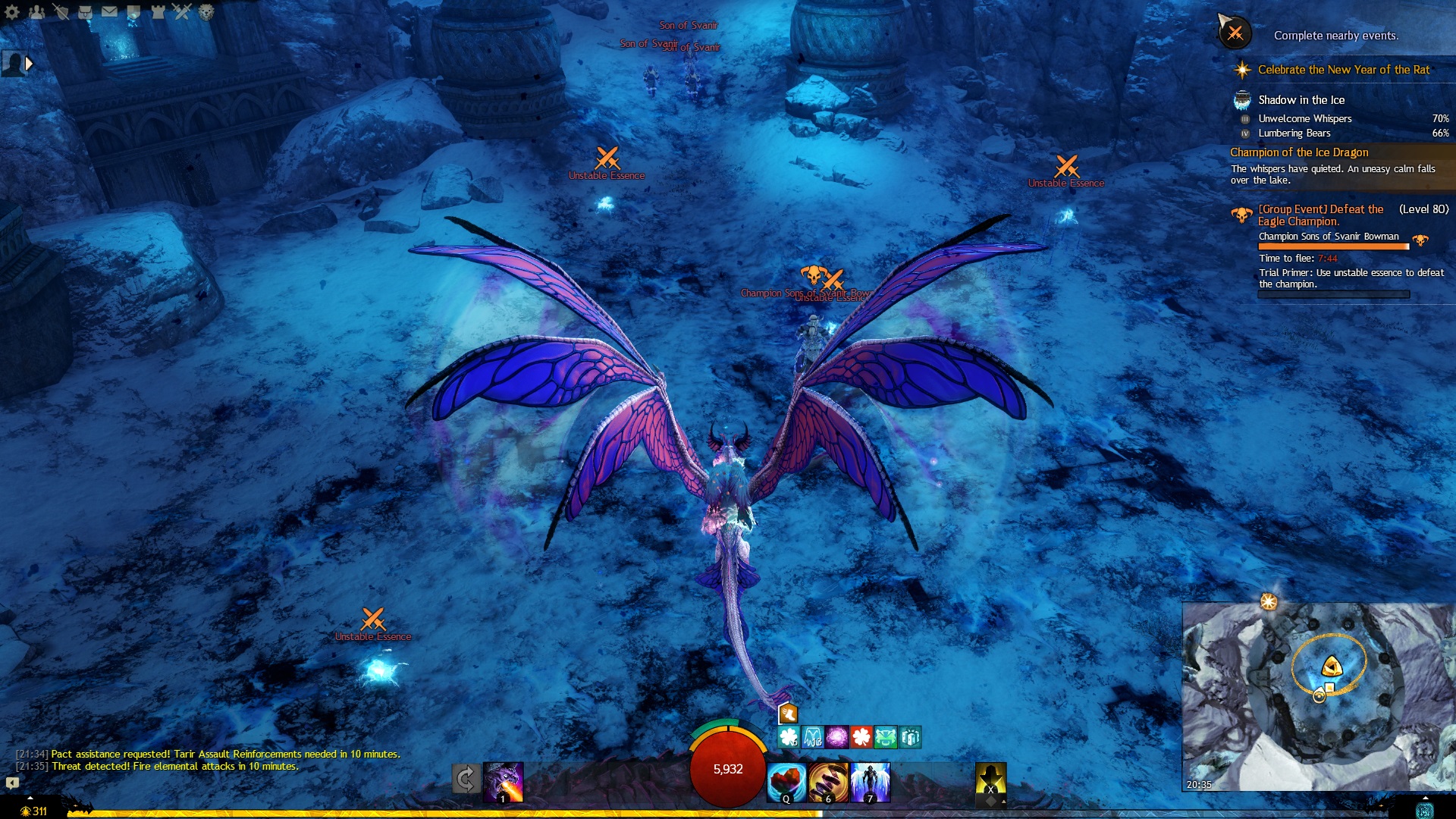Activate the winged figure elite skill

pyautogui.click(x=870, y=782)
